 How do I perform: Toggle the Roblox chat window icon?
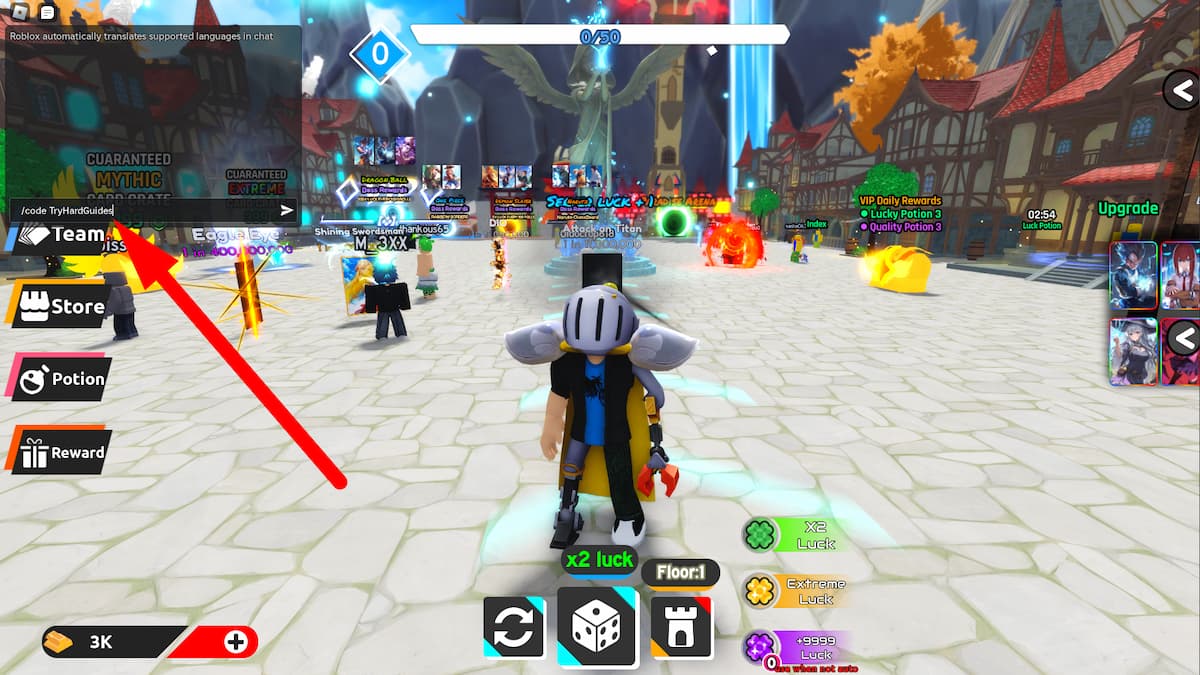point(47,12)
